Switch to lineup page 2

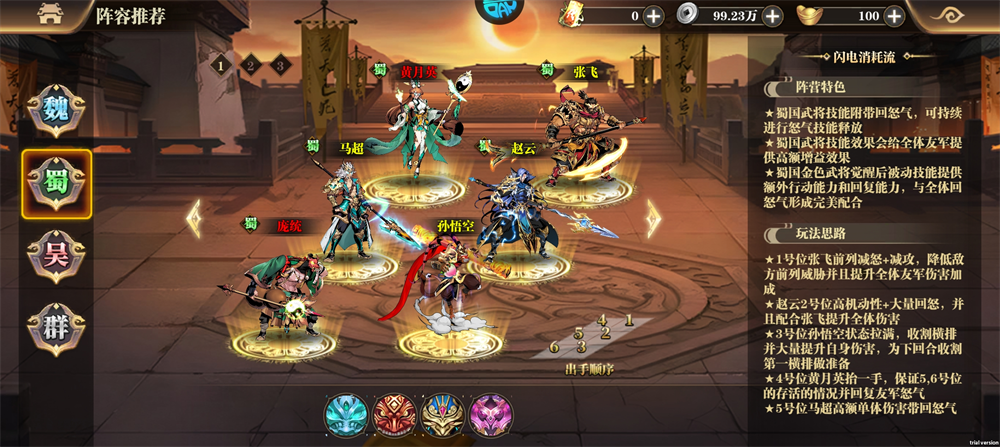click(x=251, y=66)
